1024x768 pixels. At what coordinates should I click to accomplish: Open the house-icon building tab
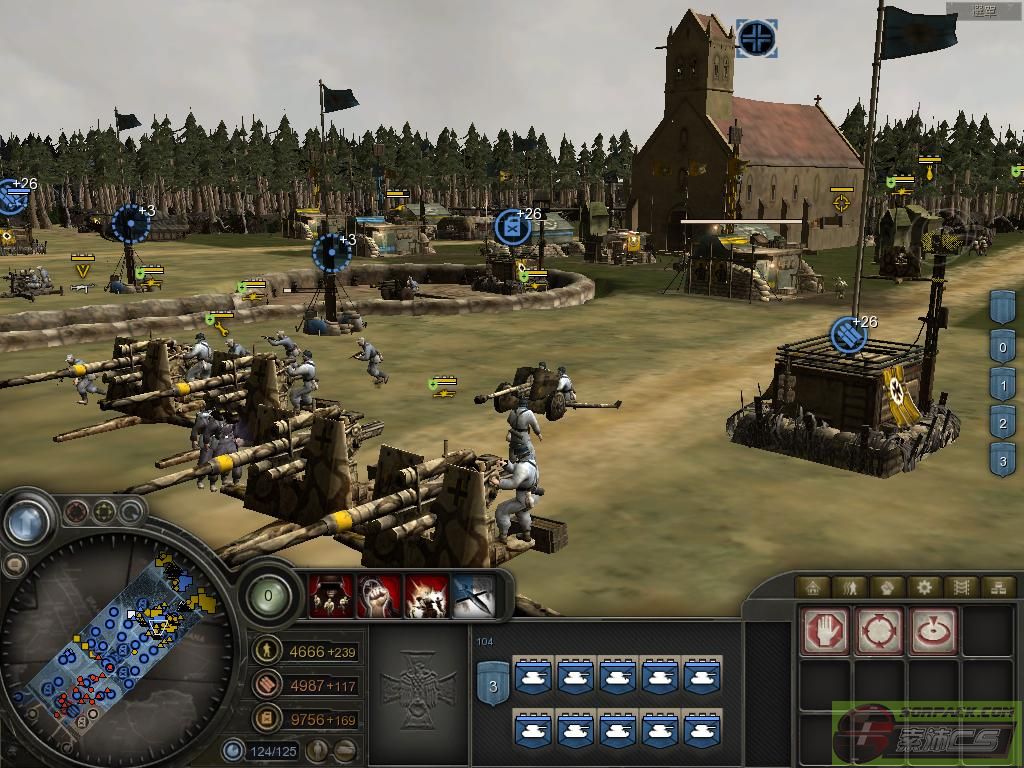814,586
